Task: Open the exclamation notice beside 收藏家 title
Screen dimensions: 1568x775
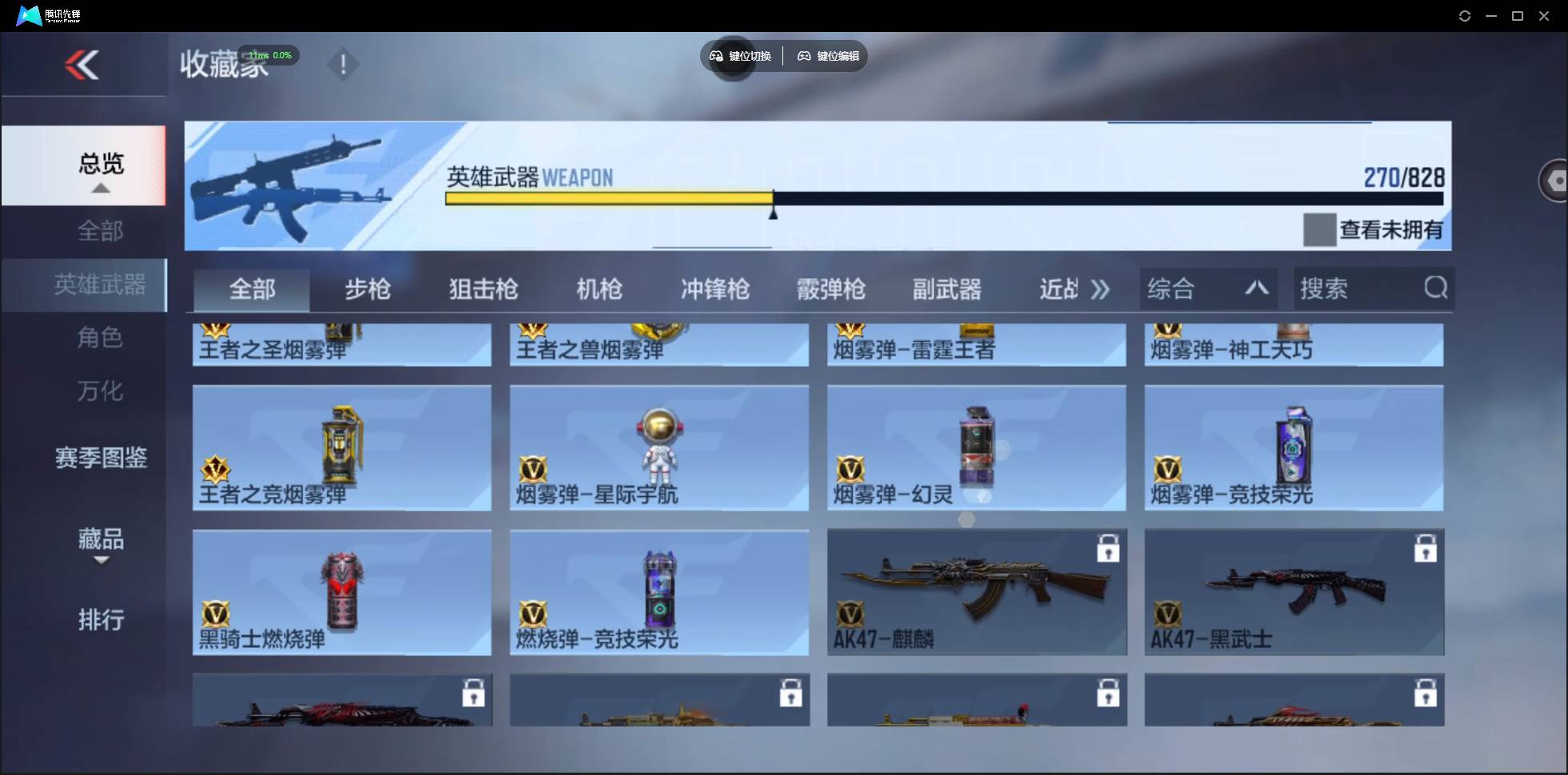Action: click(342, 64)
